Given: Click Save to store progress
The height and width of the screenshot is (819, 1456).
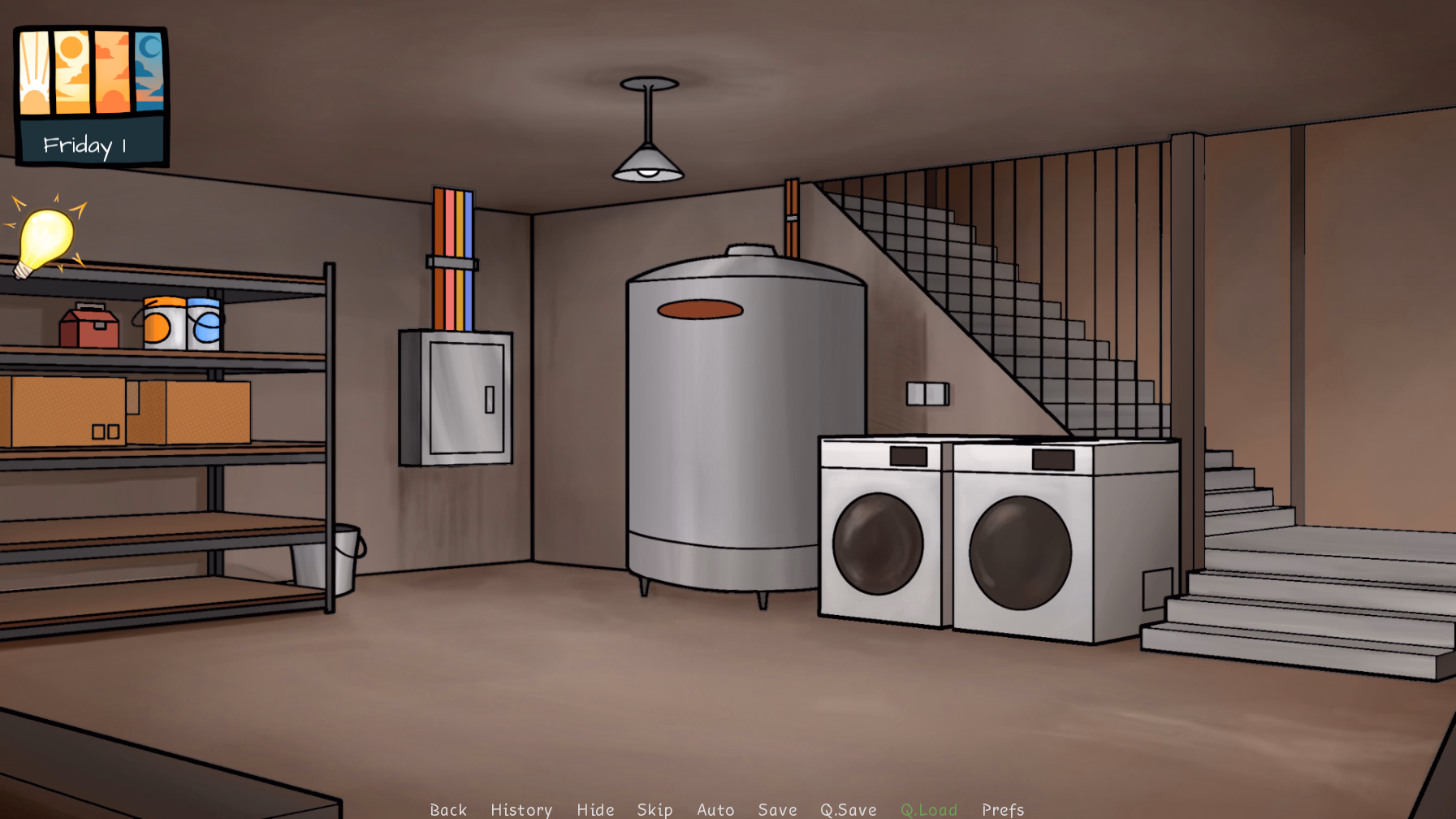Looking at the screenshot, I should coord(776,809).
